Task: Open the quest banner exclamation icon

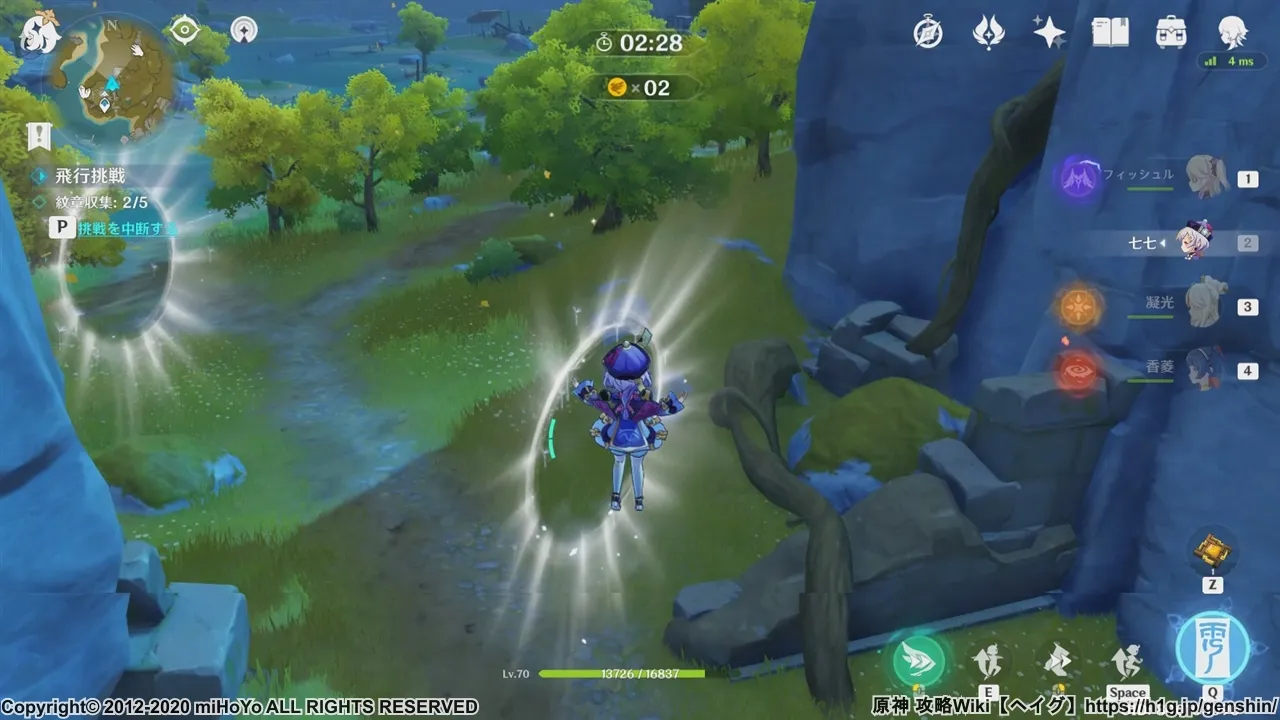Action: click(39, 136)
